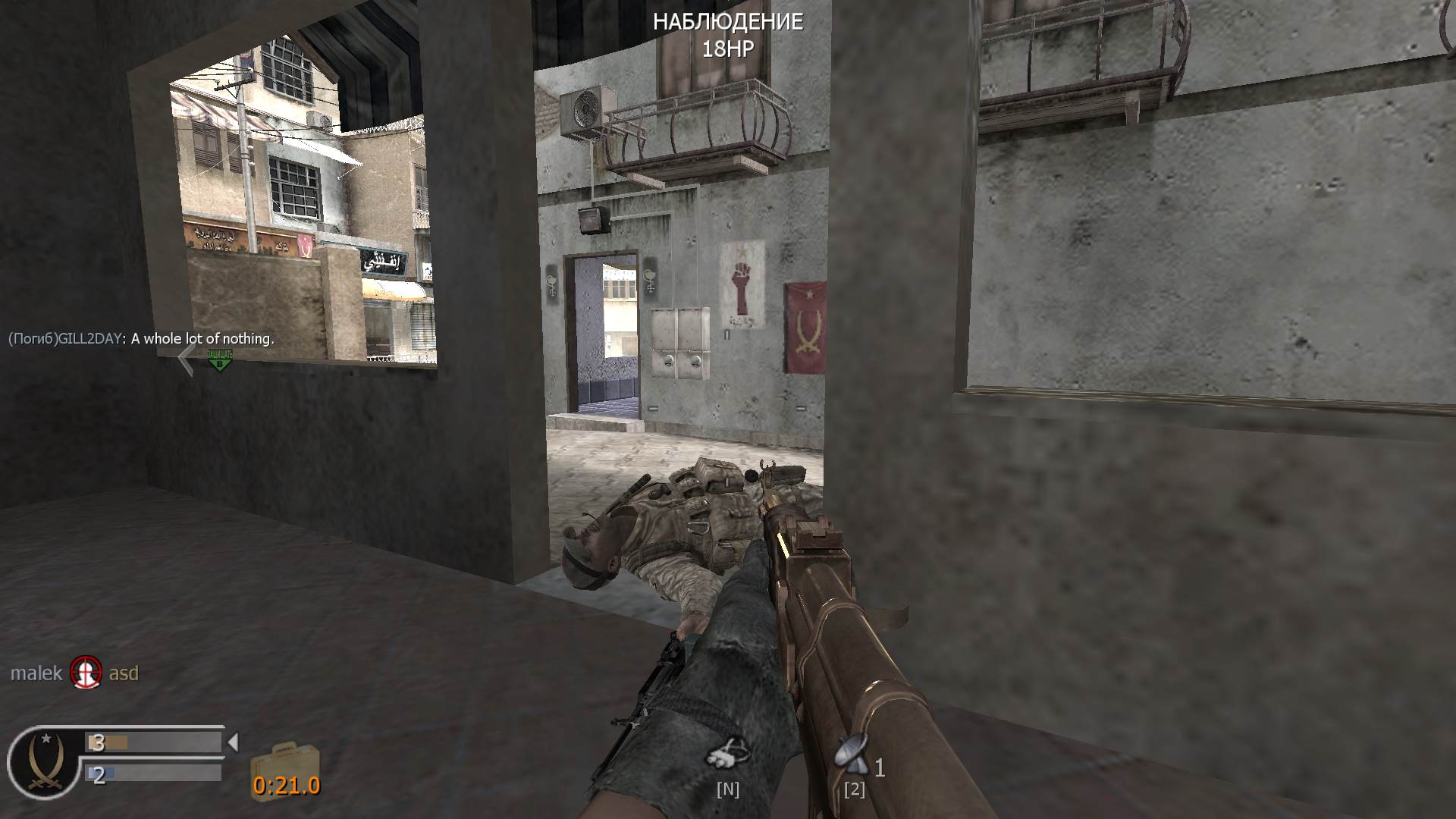
Task: Click the (Погиб) status tag in chat
Action: (33, 339)
